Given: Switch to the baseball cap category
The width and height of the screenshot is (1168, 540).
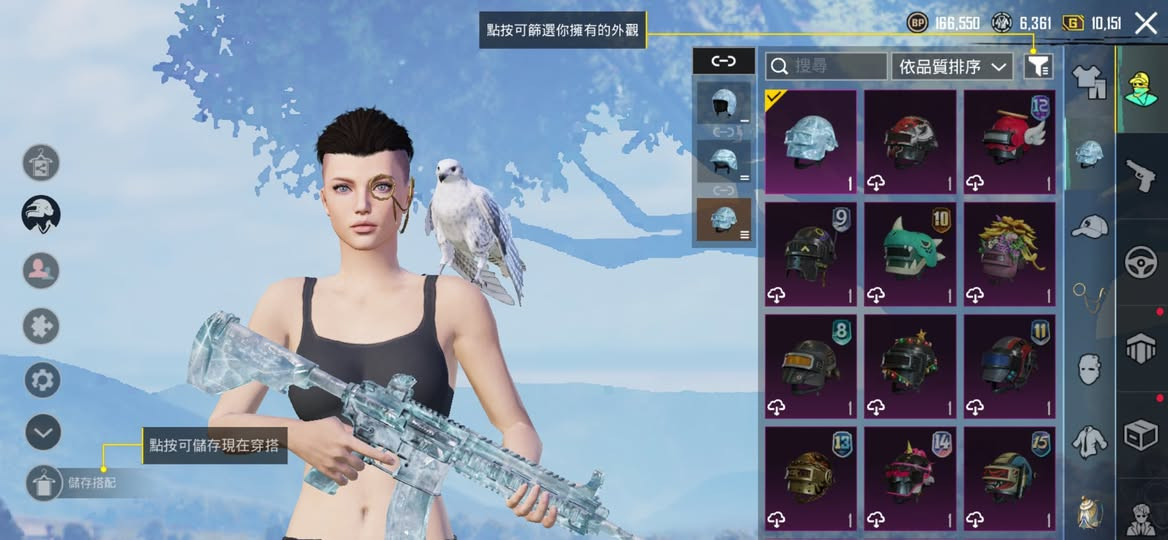Looking at the screenshot, I should click(x=1089, y=227).
